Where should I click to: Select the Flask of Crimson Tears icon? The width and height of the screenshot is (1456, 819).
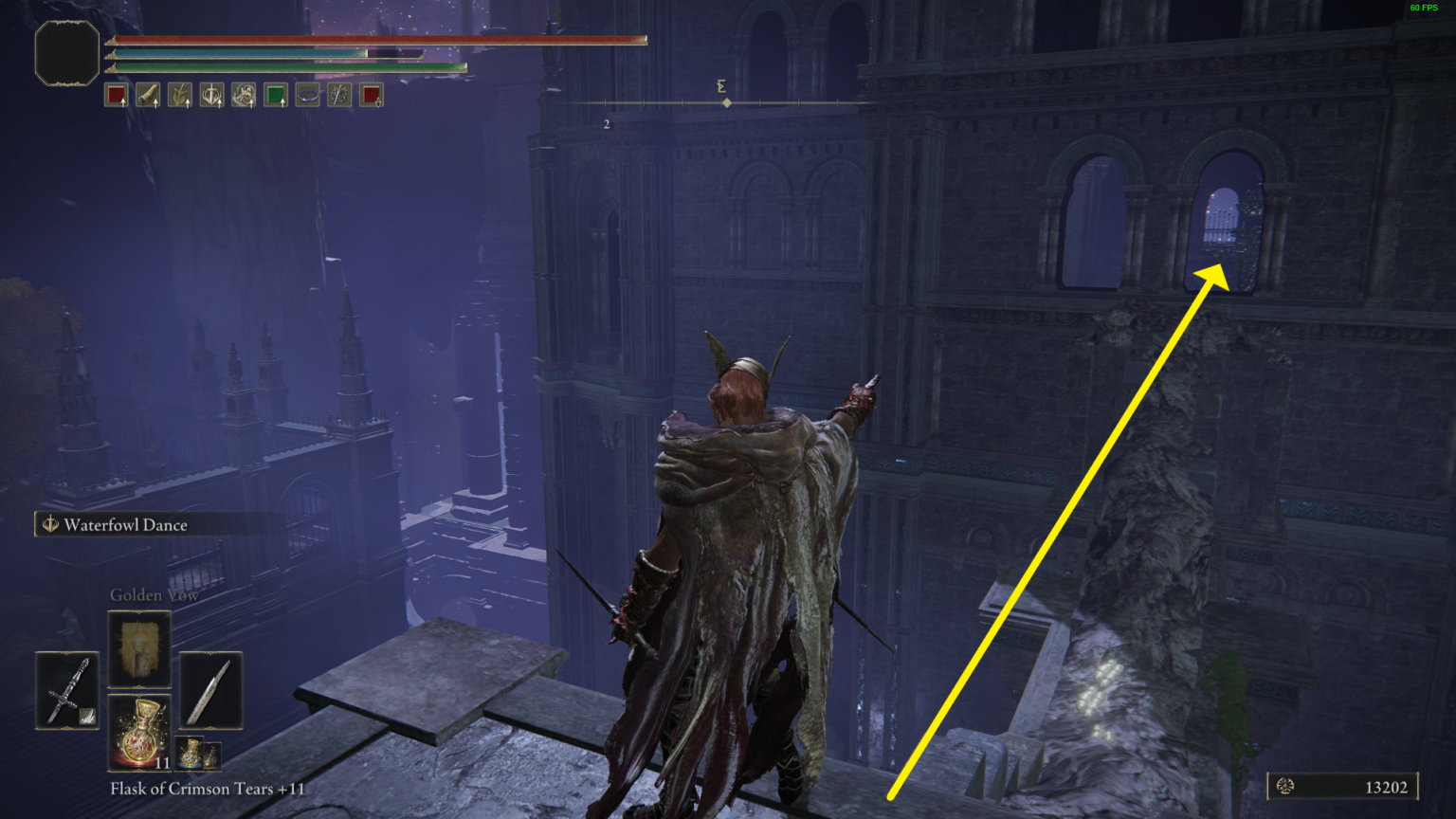pos(140,732)
